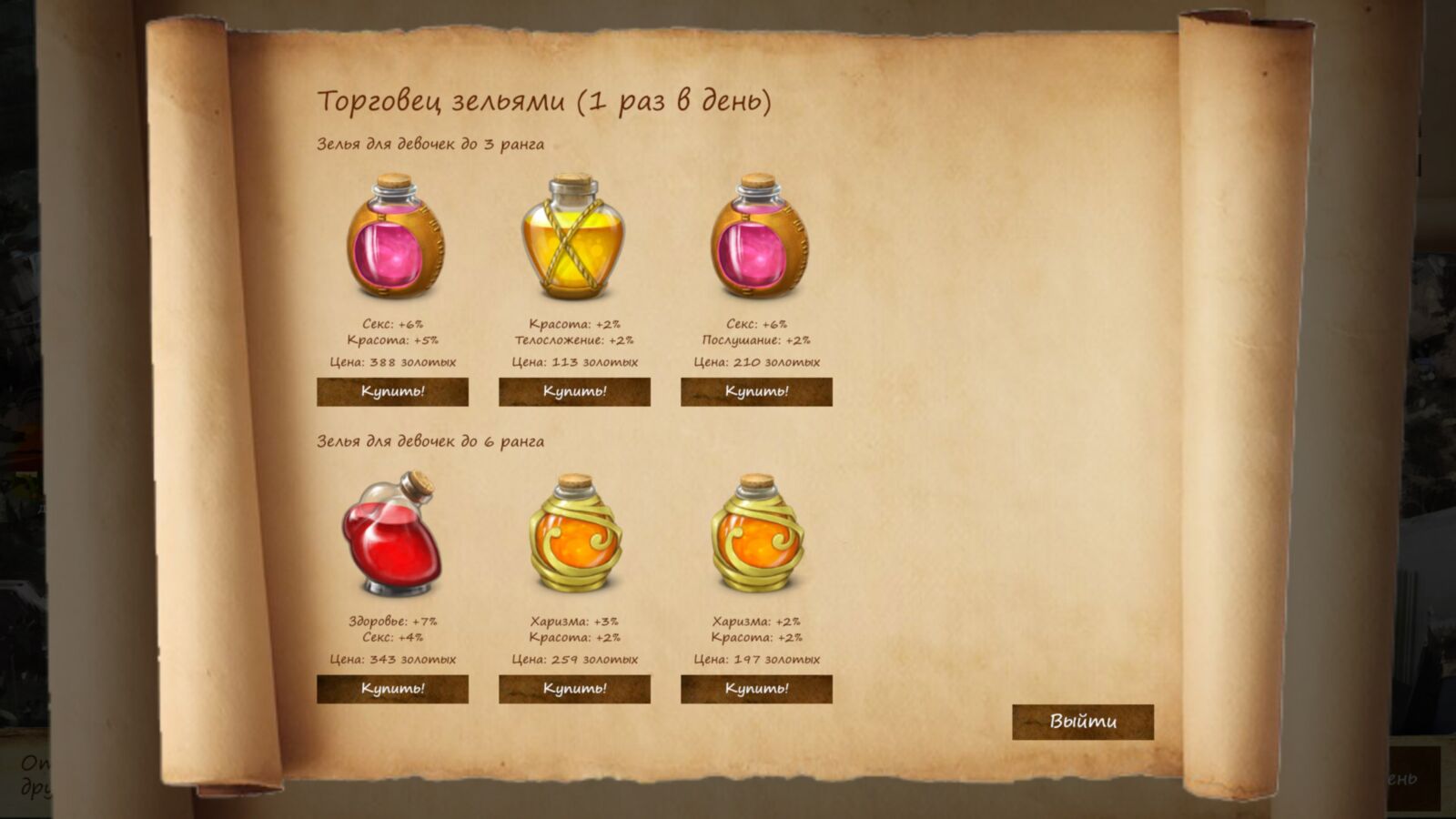Select the yellow beauty and physique potion icon

coord(573,238)
